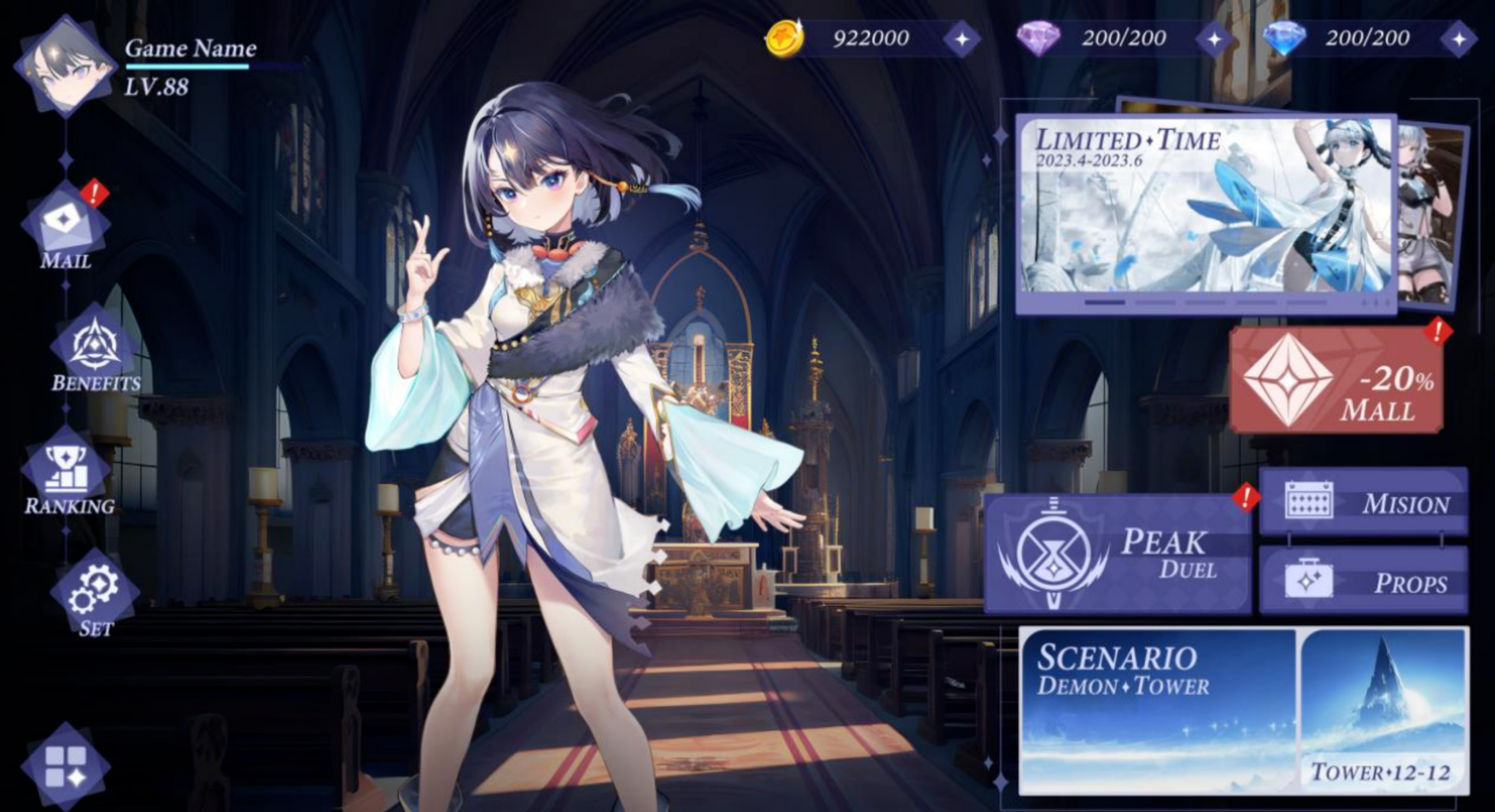Click the player avatar portrait
The image size is (1495, 812).
click(64, 66)
